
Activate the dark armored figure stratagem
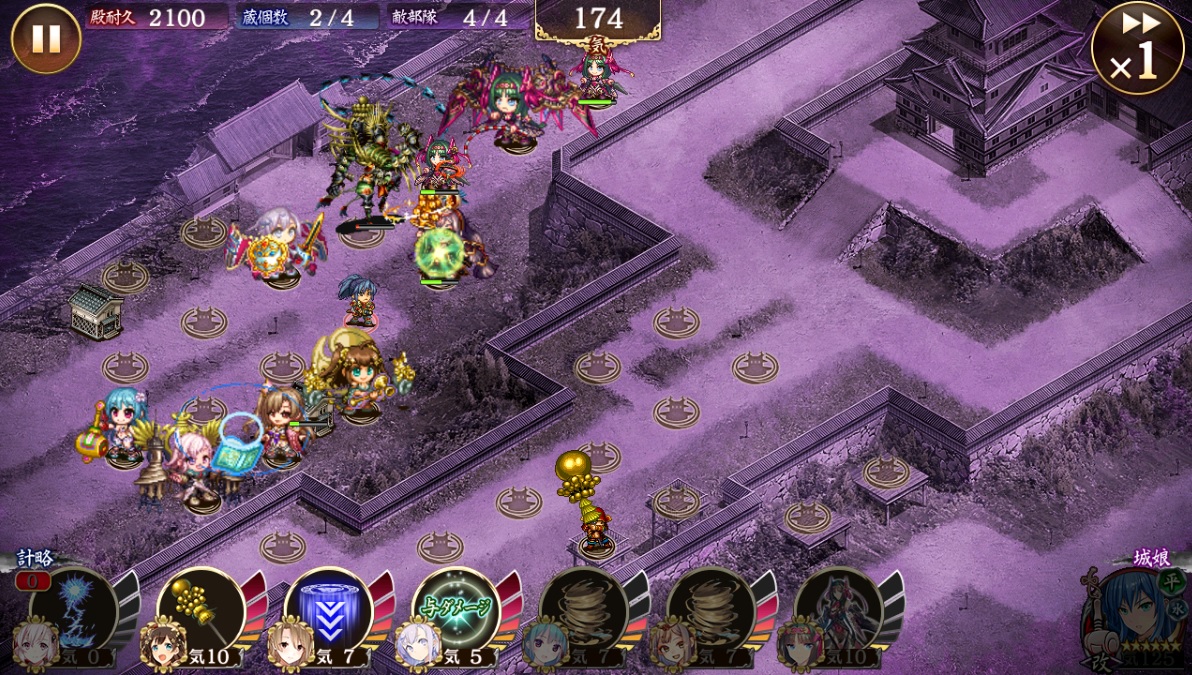click(839, 610)
